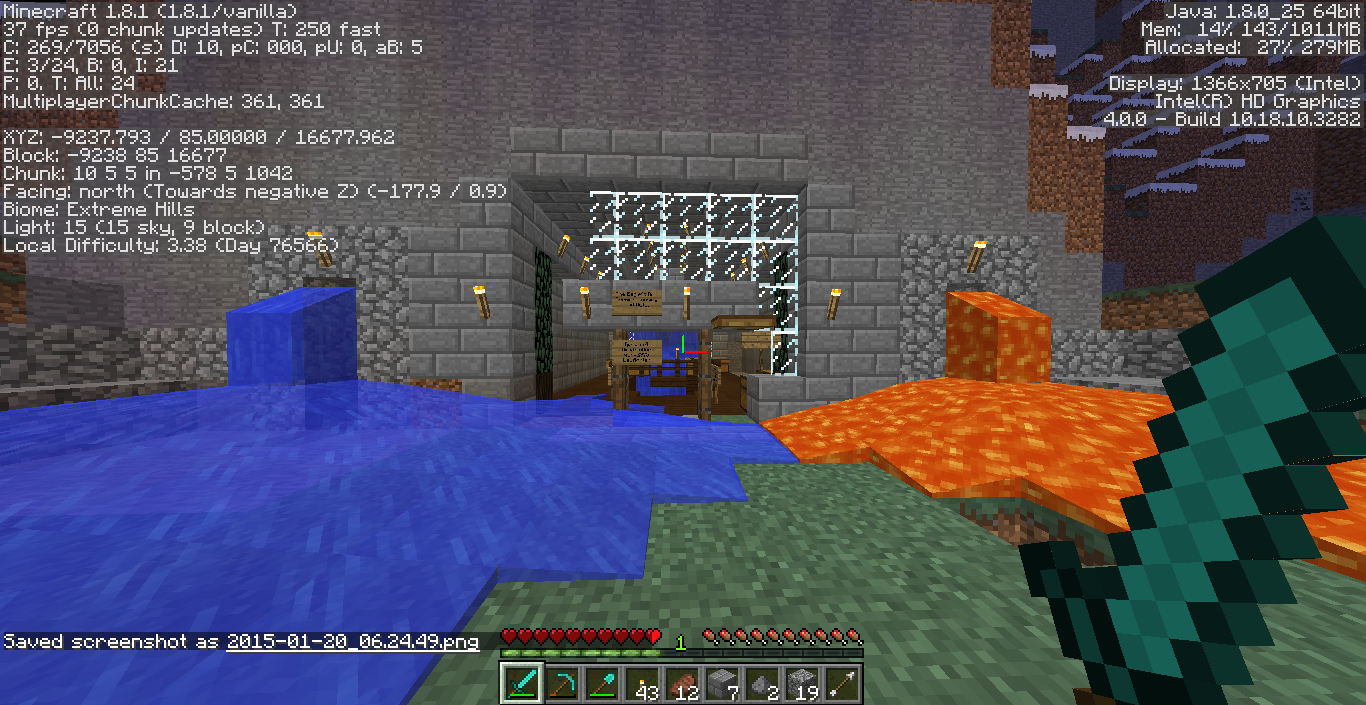Pick the stone bricks slot
The image size is (1366, 705).
(x=722, y=683)
